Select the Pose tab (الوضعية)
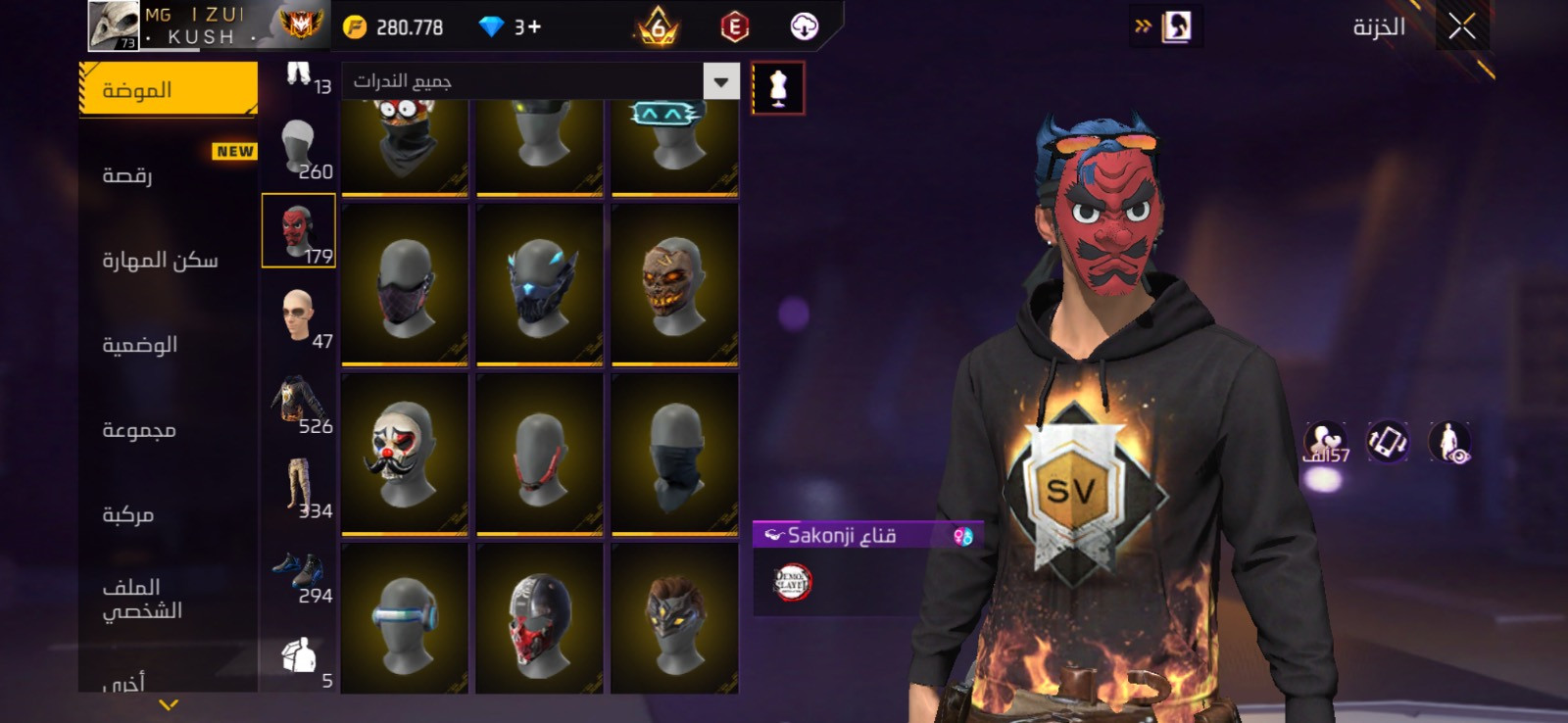Image resolution: width=1568 pixels, height=723 pixels. [140, 345]
